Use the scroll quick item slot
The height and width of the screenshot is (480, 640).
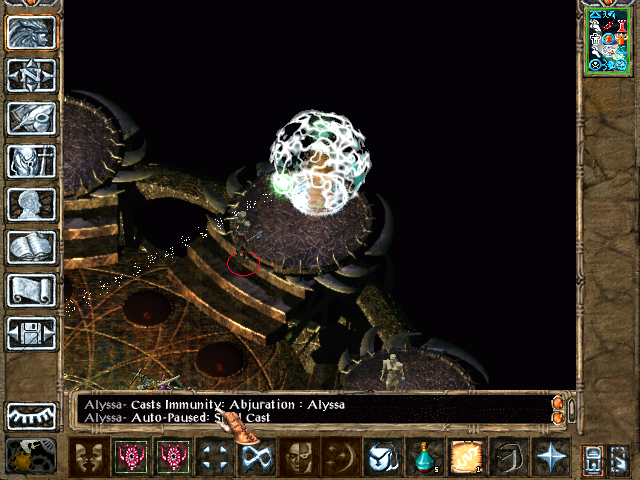pyautogui.click(x=466, y=457)
